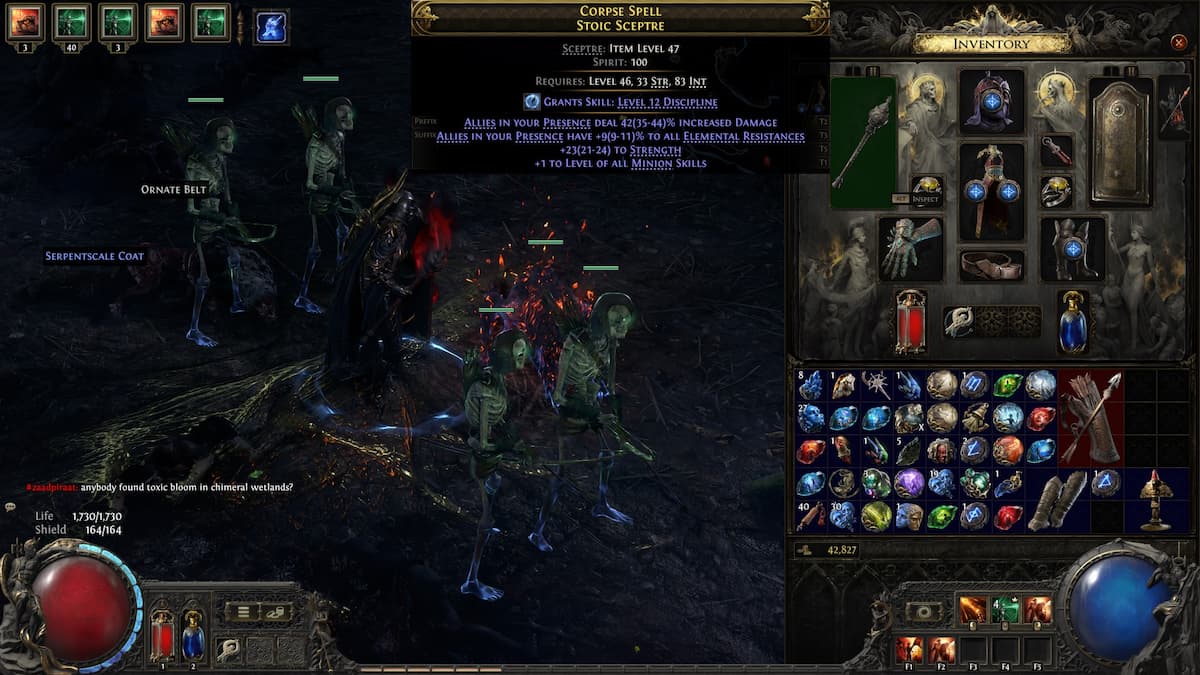Pick the pair of leather bracers in inventory
The image size is (1200, 675).
tap(1056, 499)
